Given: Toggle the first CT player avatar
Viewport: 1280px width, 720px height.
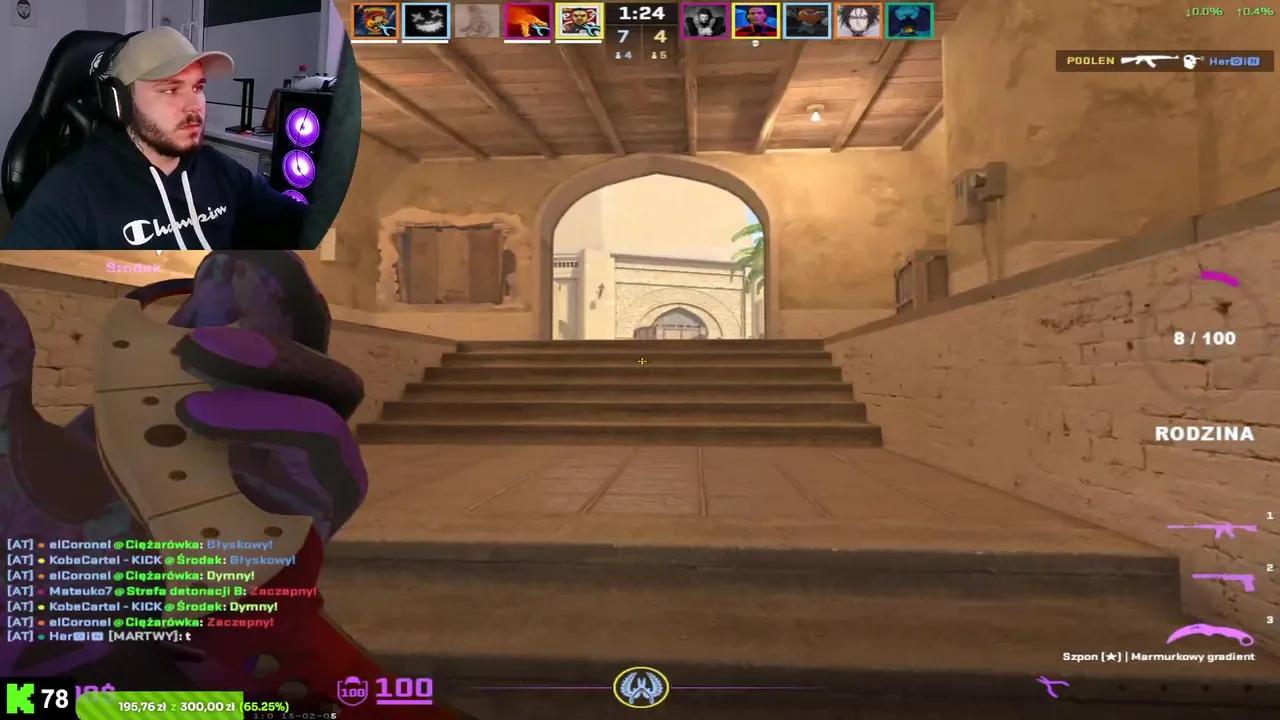Looking at the screenshot, I should (x=704, y=19).
